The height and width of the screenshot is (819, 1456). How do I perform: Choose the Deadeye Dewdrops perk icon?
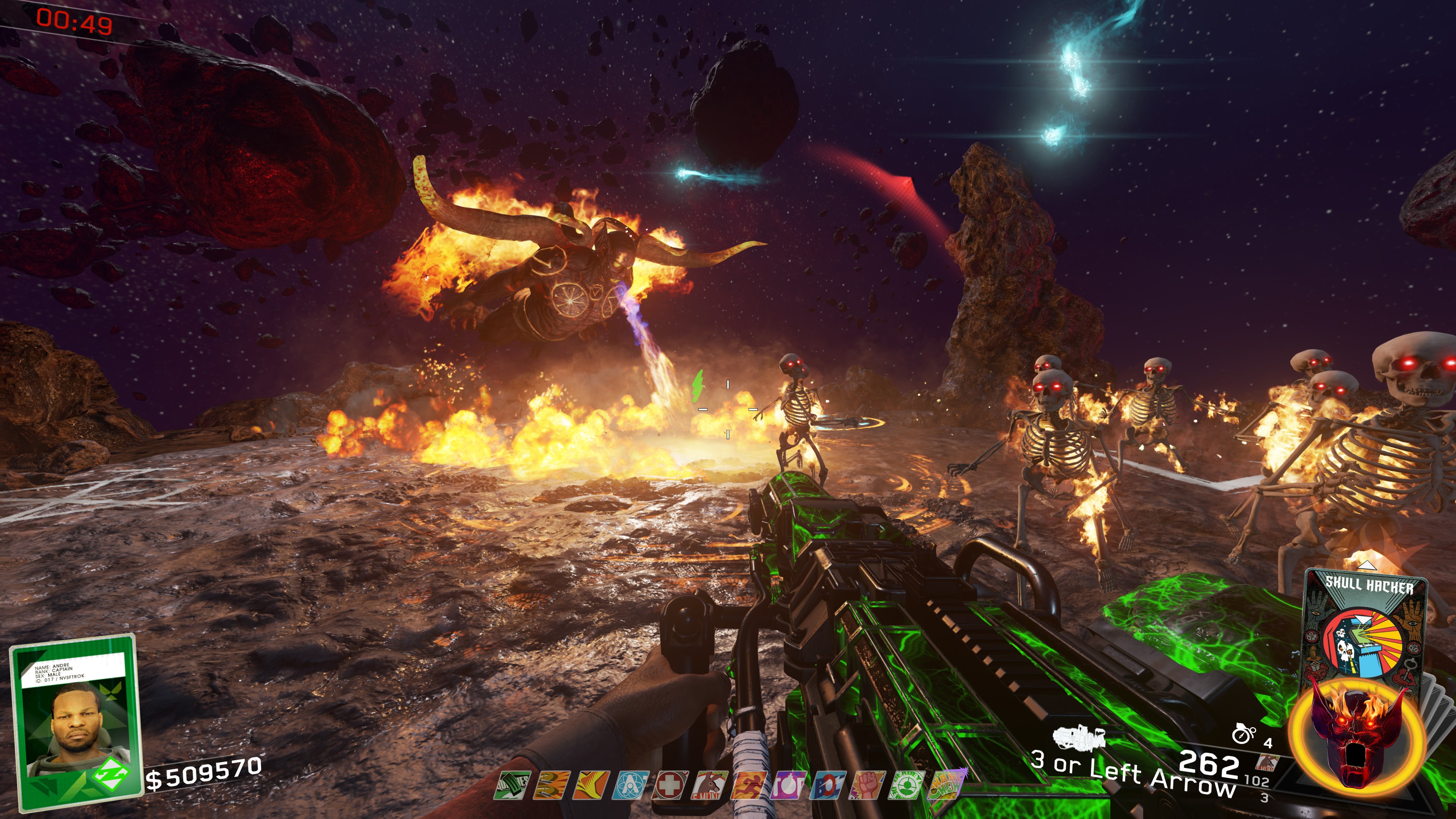pyautogui.click(x=908, y=786)
